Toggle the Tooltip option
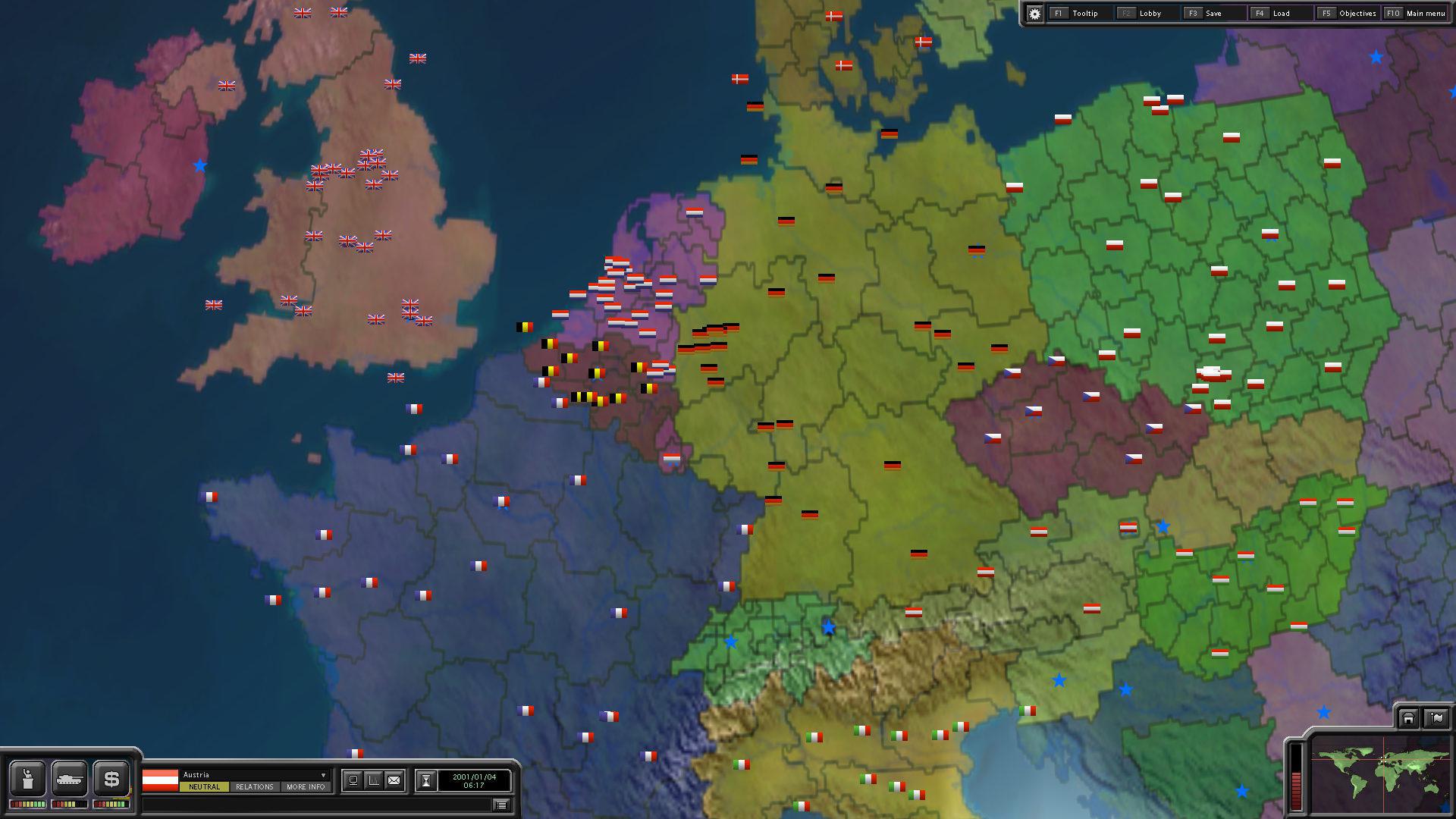The image size is (1456, 819). point(1084,14)
